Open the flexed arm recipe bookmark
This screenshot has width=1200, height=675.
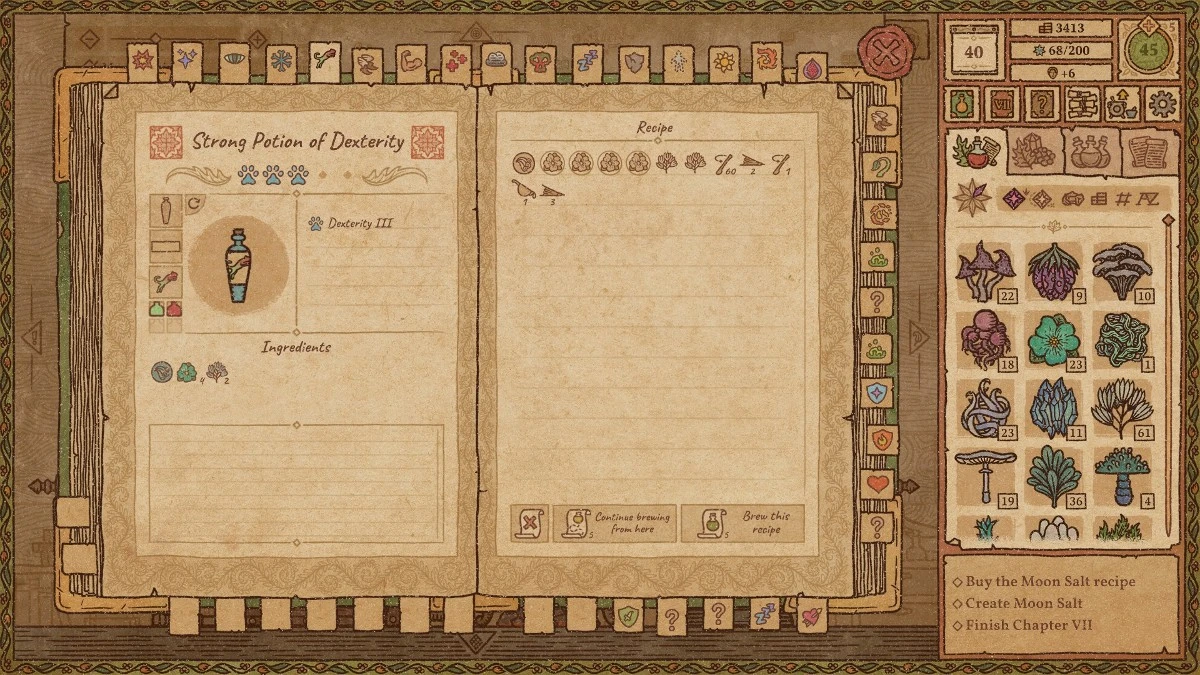411,62
